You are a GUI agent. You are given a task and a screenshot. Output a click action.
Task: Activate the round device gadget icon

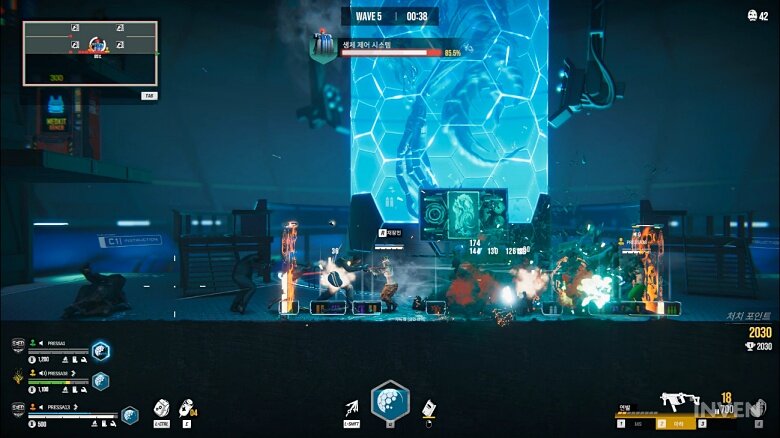(x=161, y=408)
